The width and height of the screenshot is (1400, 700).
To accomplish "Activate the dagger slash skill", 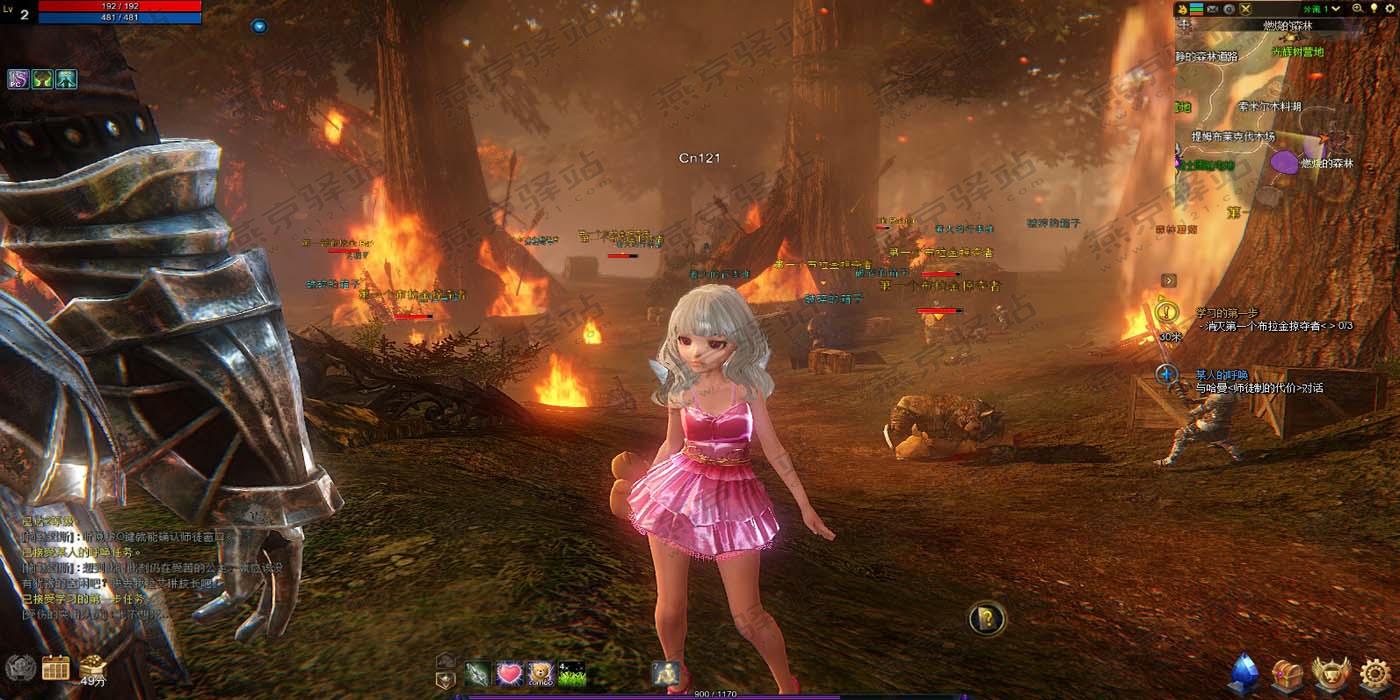I will coord(479,673).
